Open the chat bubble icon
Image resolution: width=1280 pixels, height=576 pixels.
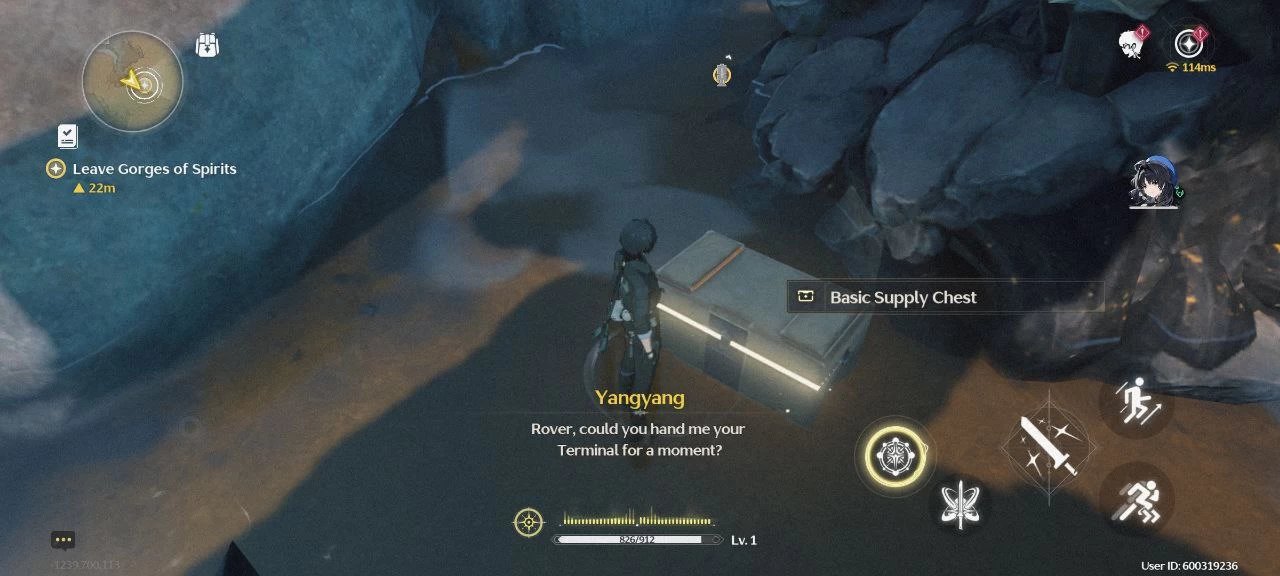pyautogui.click(x=63, y=540)
